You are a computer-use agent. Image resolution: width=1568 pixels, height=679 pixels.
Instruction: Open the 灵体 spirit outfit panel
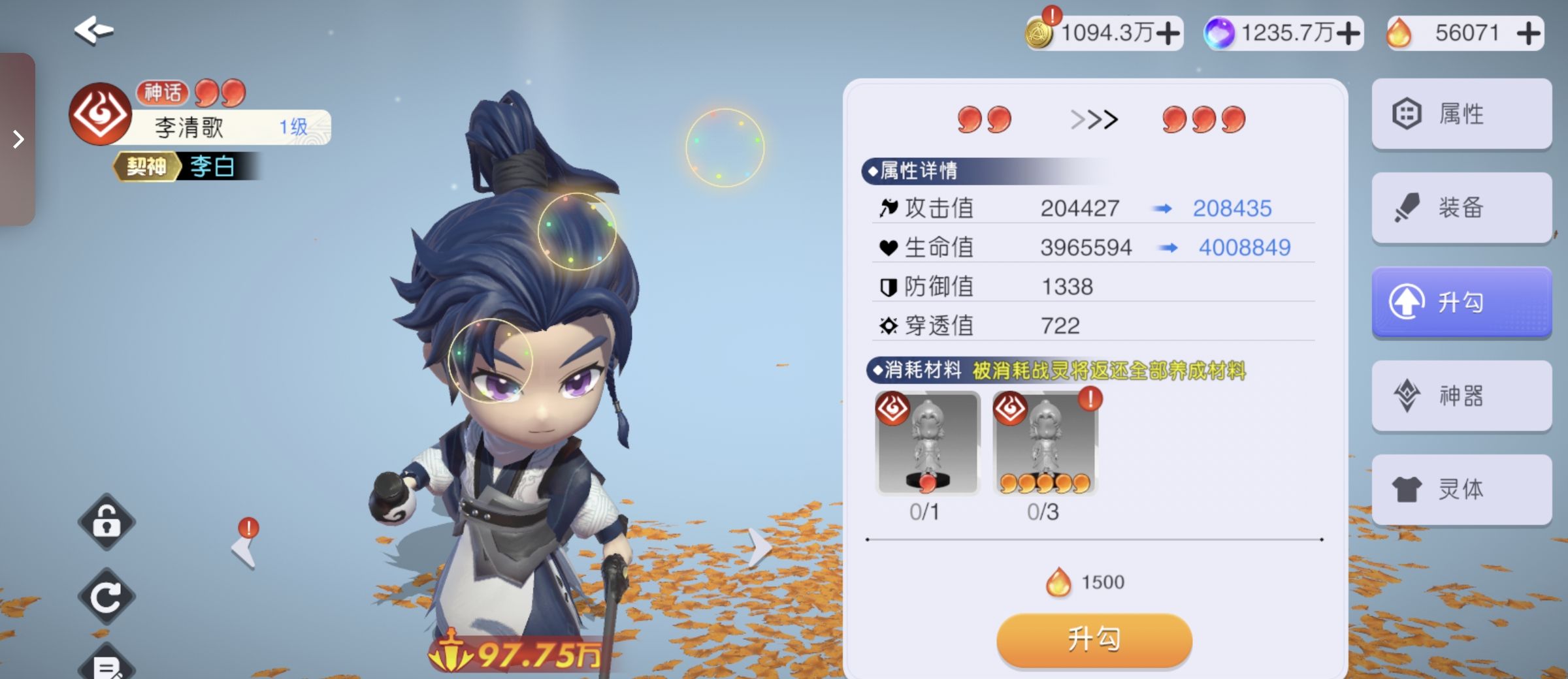(x=1461, y=488)
